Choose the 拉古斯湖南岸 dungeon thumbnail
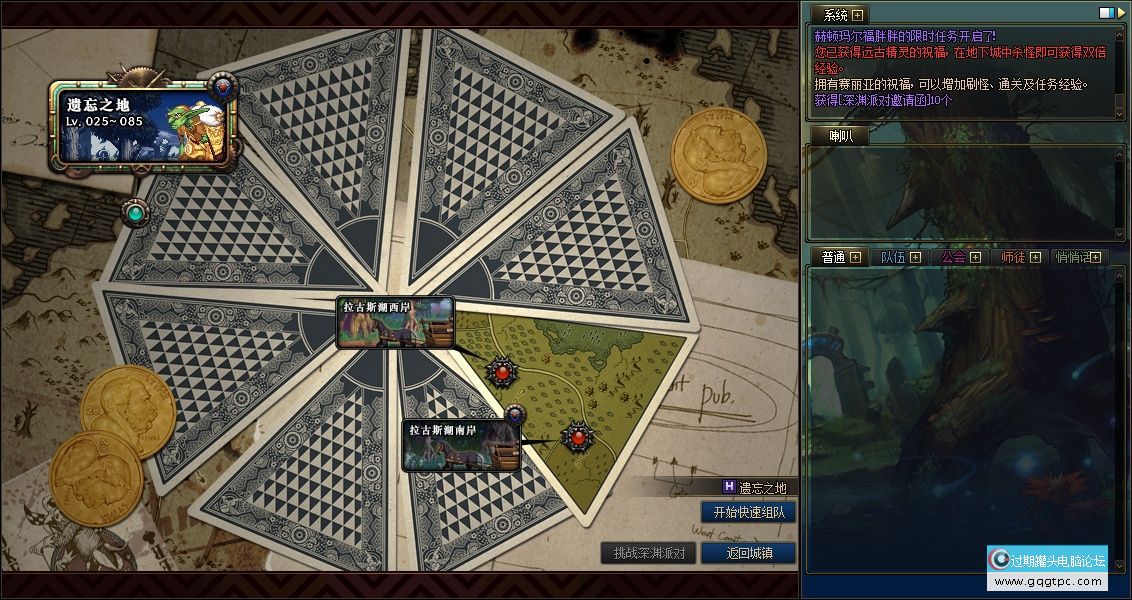The image size is (1132, 600). point(461,446)
